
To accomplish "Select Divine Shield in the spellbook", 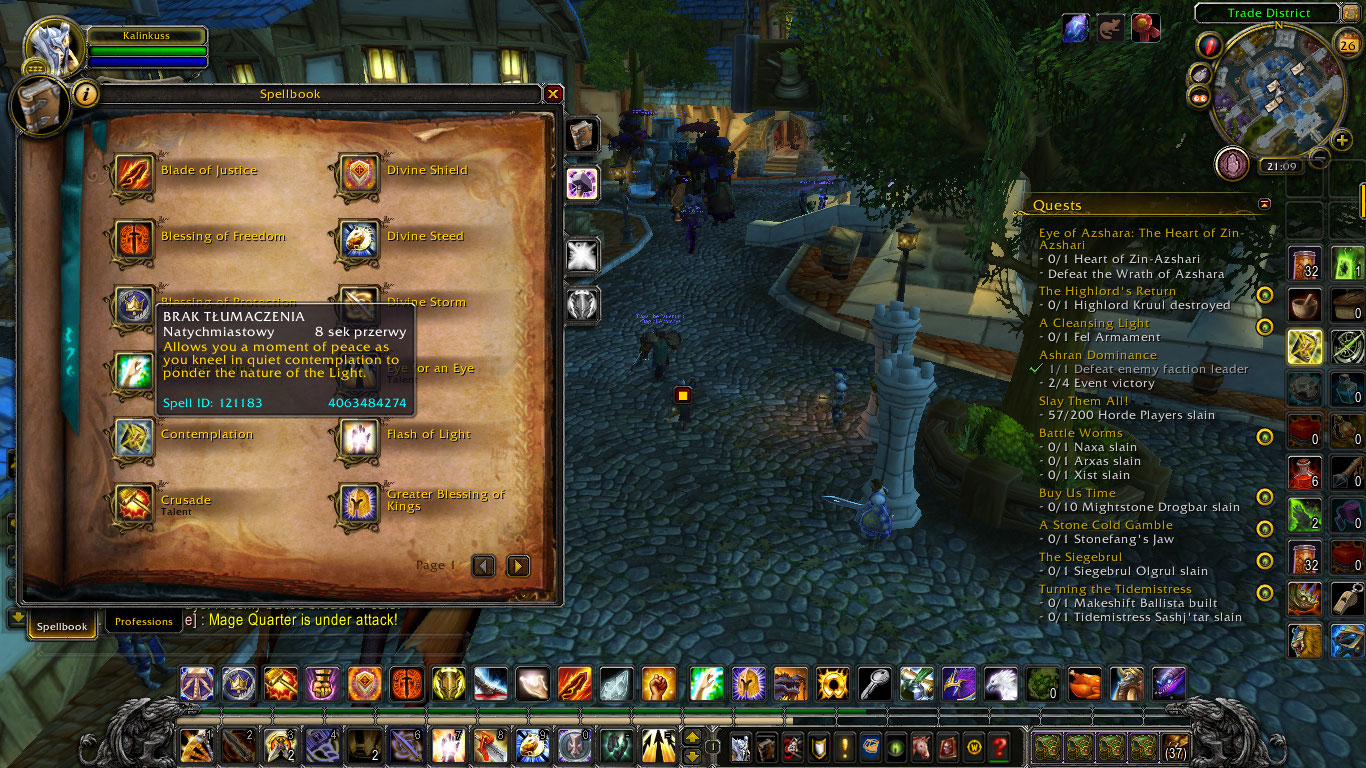I will 357,172.
